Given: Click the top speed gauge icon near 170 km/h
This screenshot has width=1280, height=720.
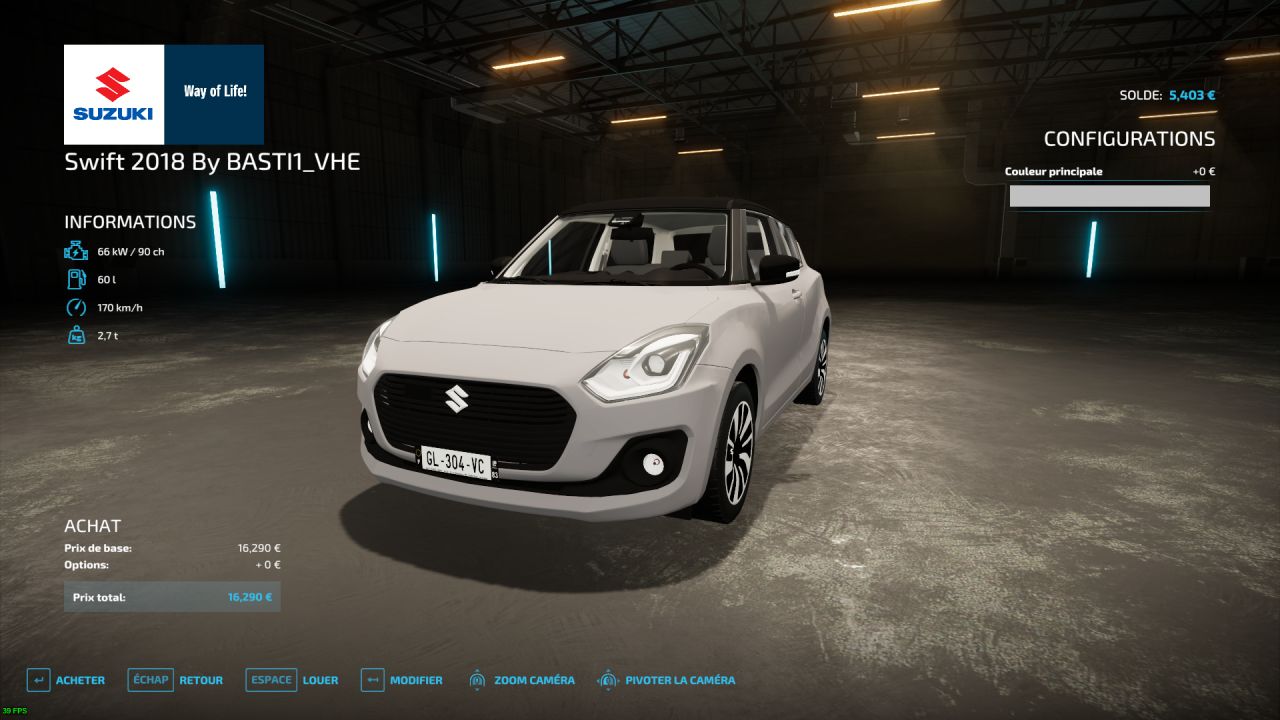Looking at the screenshot, I should (76, 308).
